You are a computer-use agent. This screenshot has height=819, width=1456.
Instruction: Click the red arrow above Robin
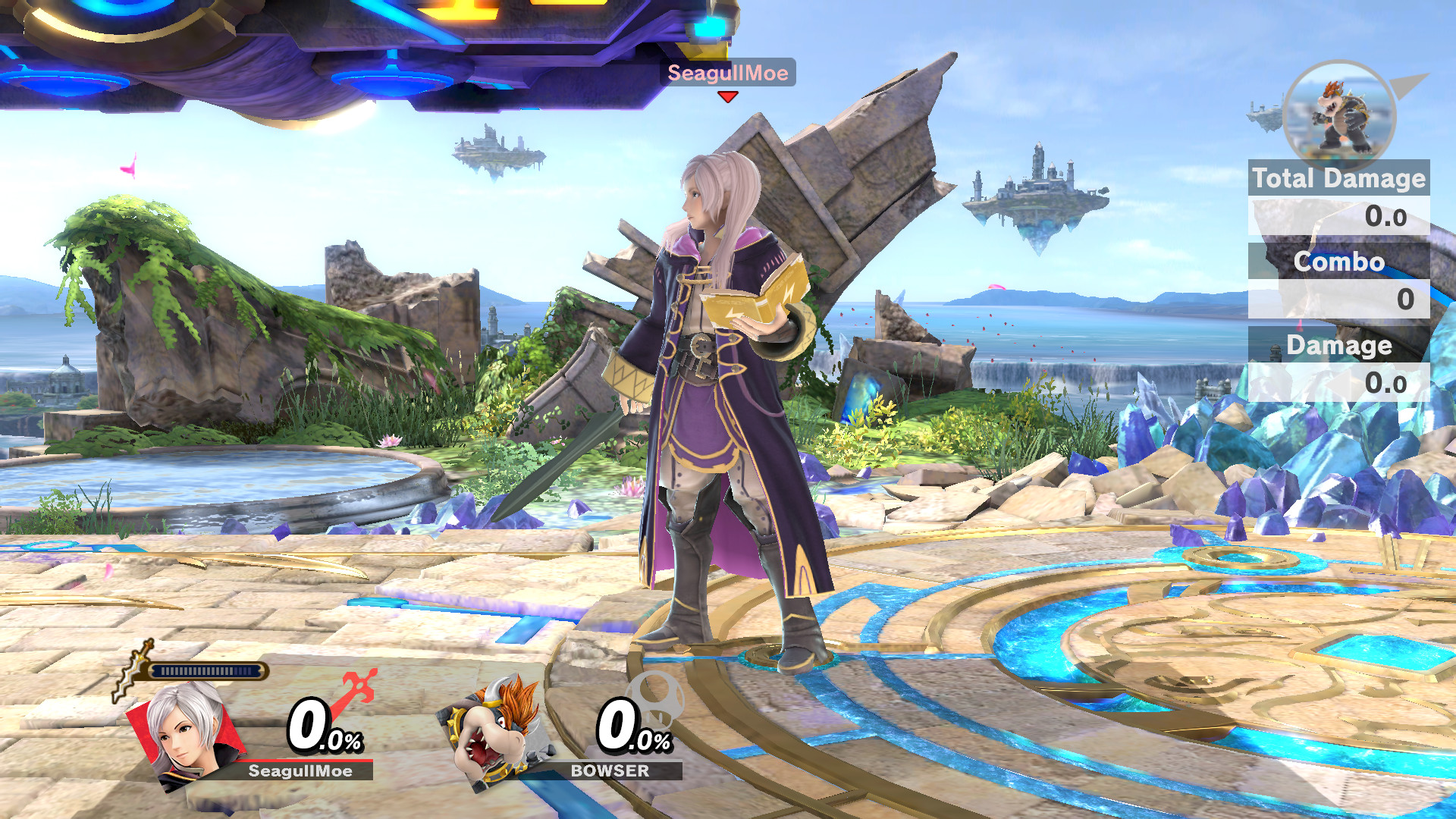tap(726, 97)
